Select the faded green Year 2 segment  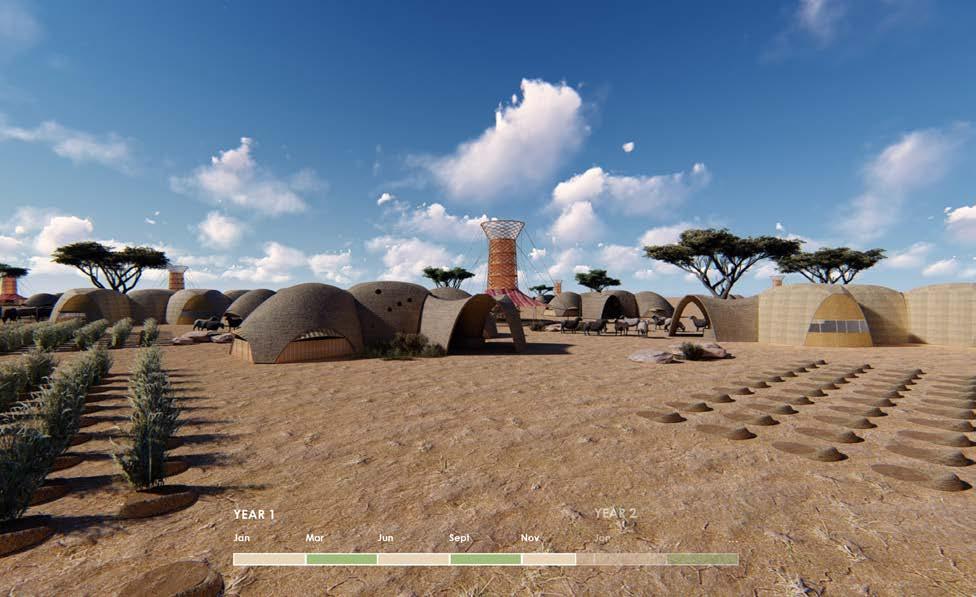coord(702,559)
